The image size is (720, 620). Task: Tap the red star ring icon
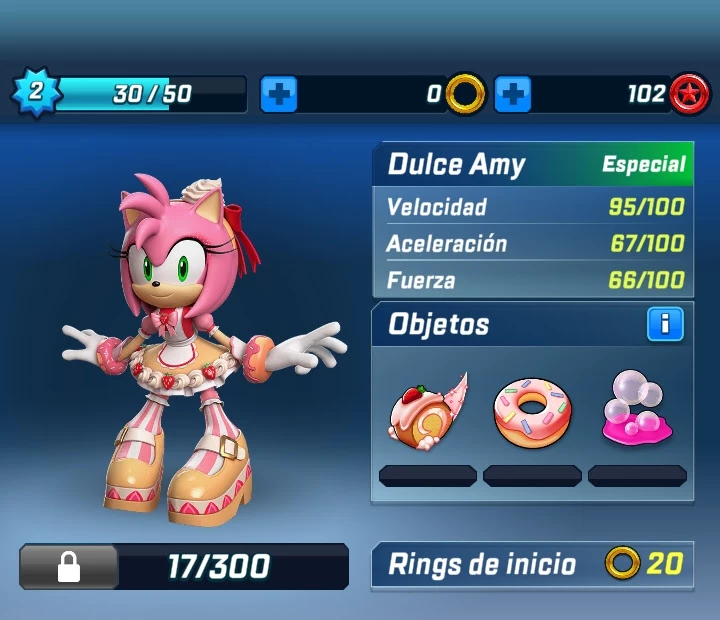[x=689, y=94]
